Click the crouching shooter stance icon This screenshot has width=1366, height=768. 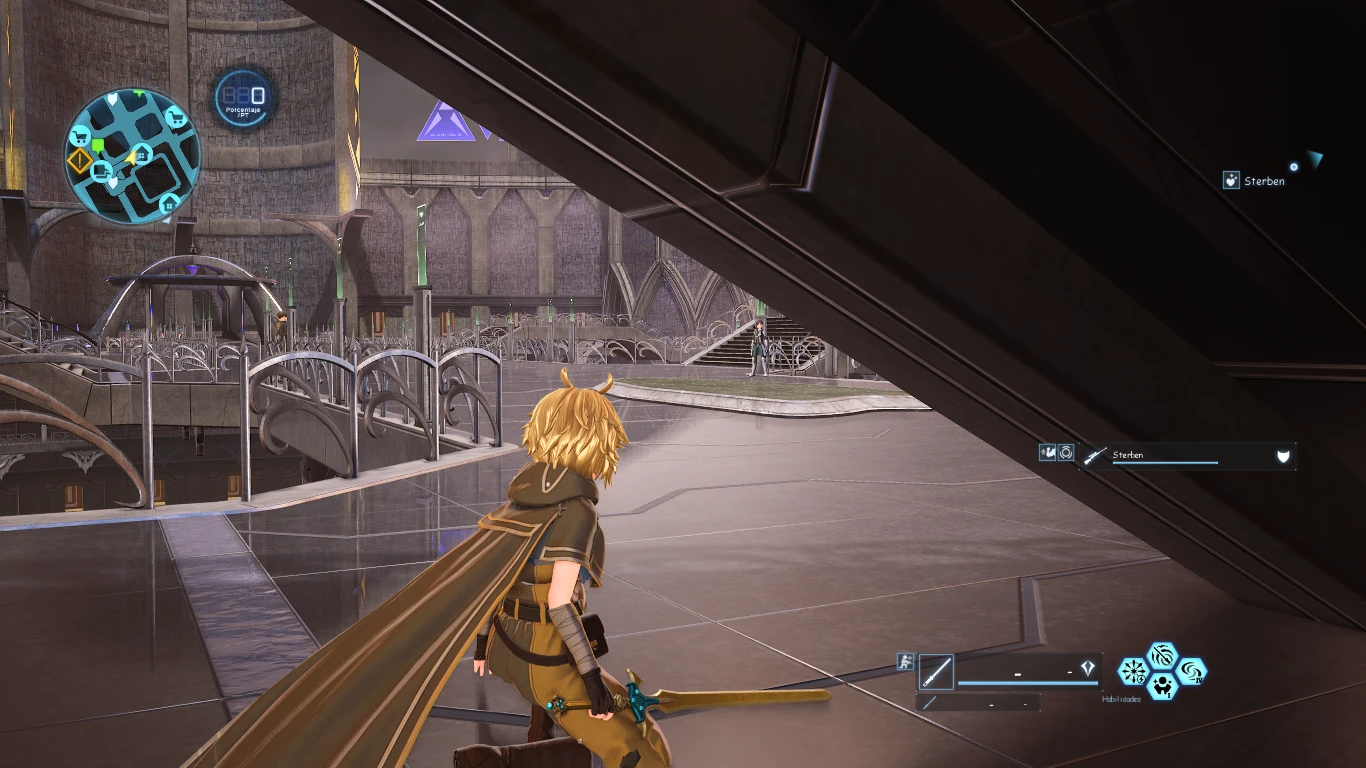(x=905, y=661)
